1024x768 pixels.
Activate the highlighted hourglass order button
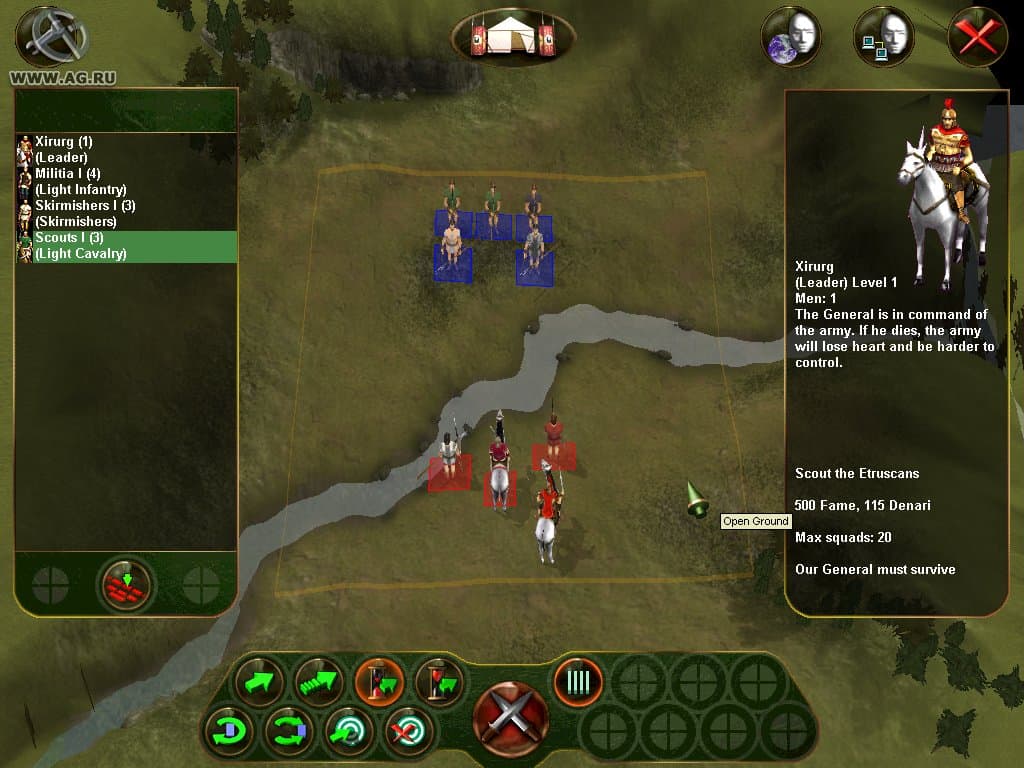click(379, 682)
